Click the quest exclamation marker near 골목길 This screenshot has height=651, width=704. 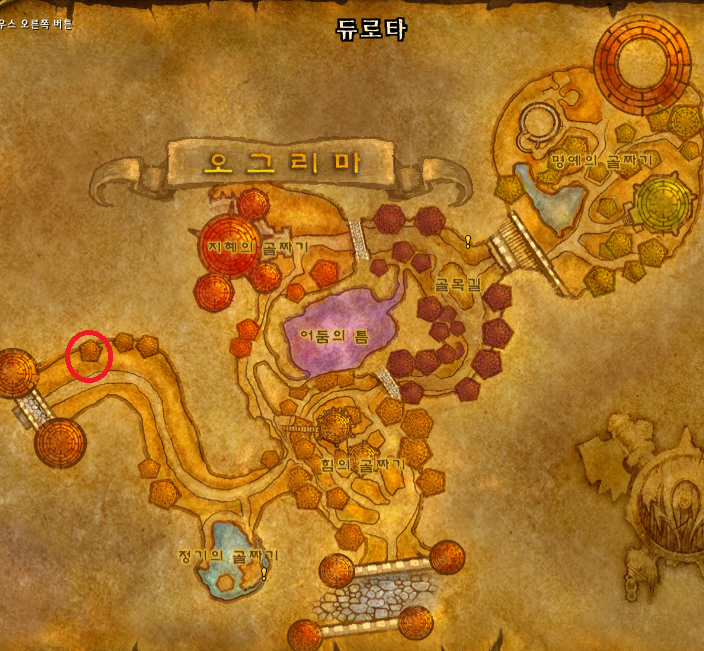(467, 241)
